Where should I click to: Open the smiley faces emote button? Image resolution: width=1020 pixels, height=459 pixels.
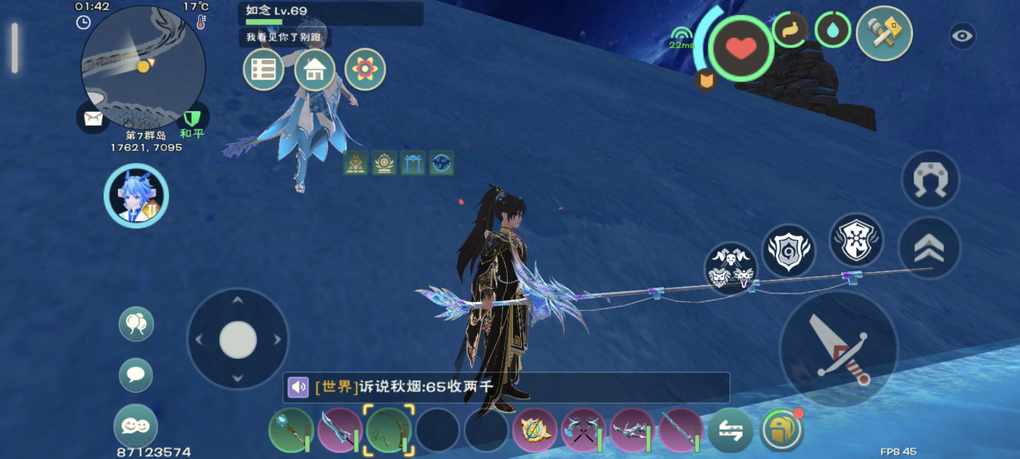[136, 425]
